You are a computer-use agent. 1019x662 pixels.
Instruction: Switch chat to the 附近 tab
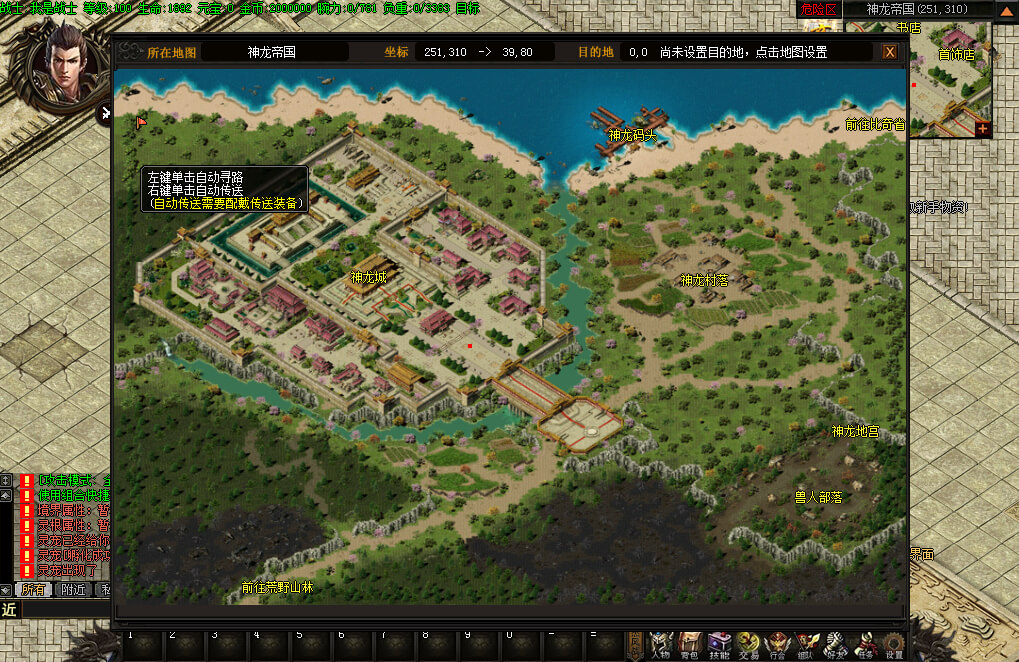(x=72, y=590)
